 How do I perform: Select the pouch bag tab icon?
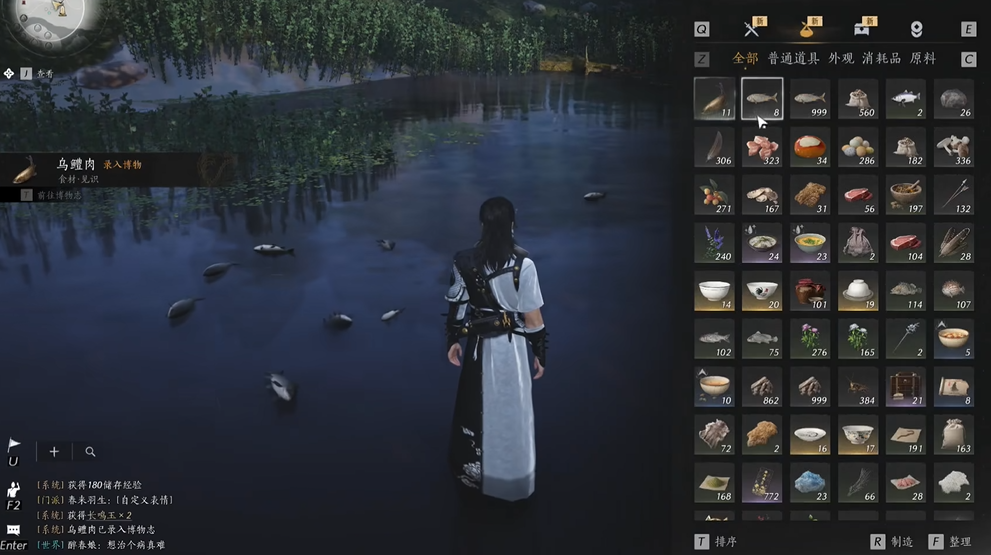click(806, 29)
